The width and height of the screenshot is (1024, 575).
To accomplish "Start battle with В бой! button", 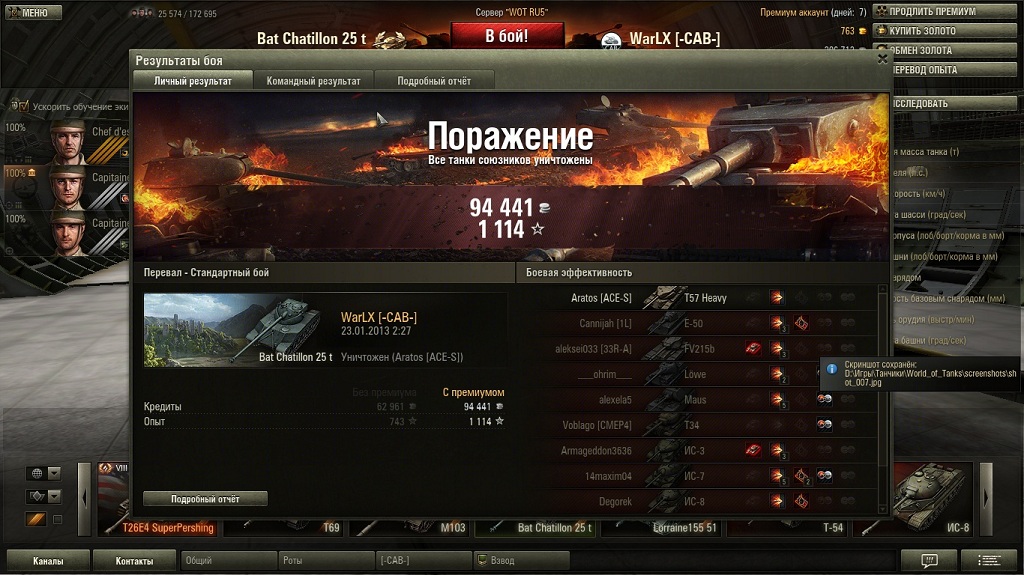I will coord(507,36).
